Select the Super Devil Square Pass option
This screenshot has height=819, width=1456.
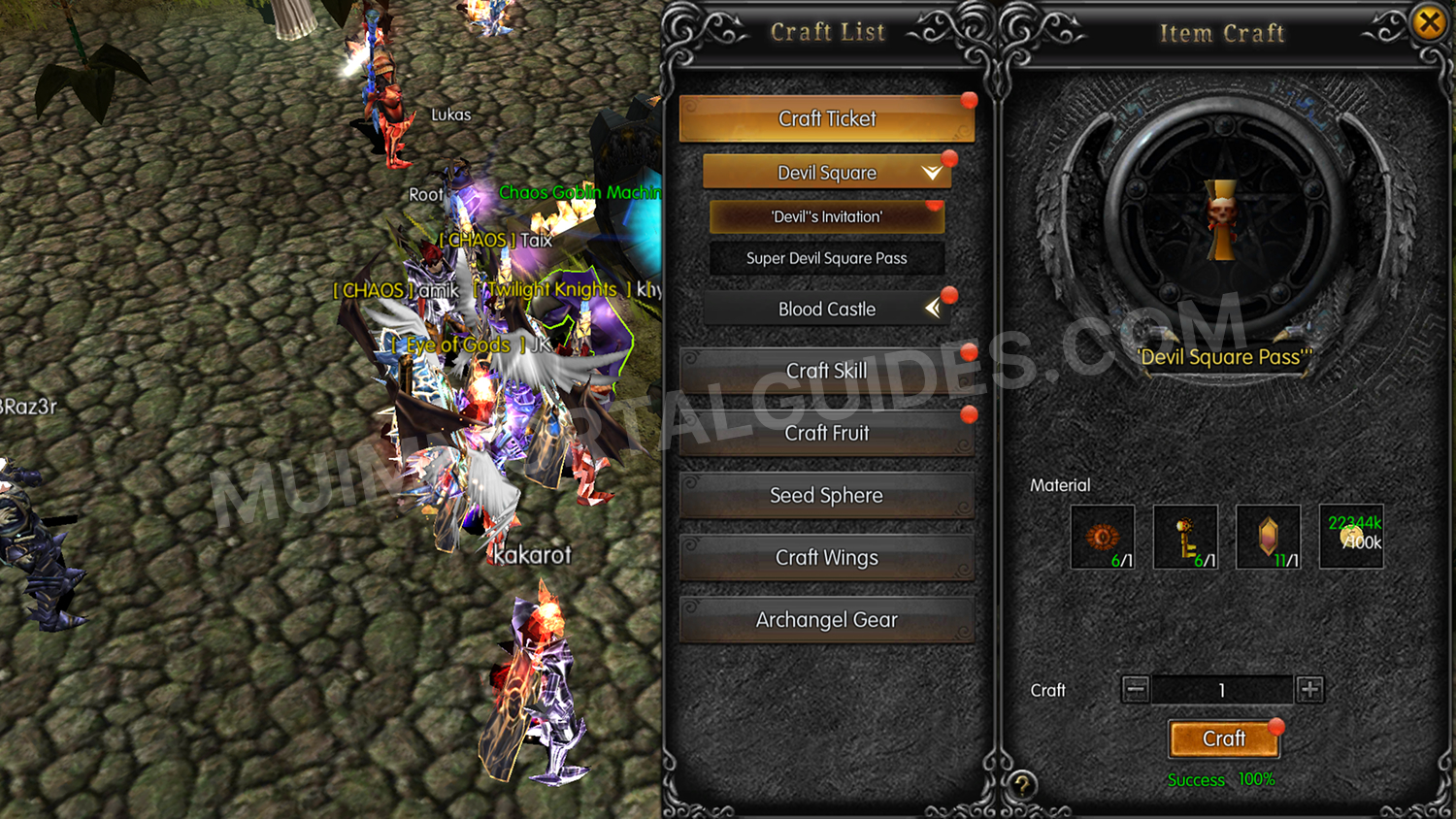pos(827,258)
